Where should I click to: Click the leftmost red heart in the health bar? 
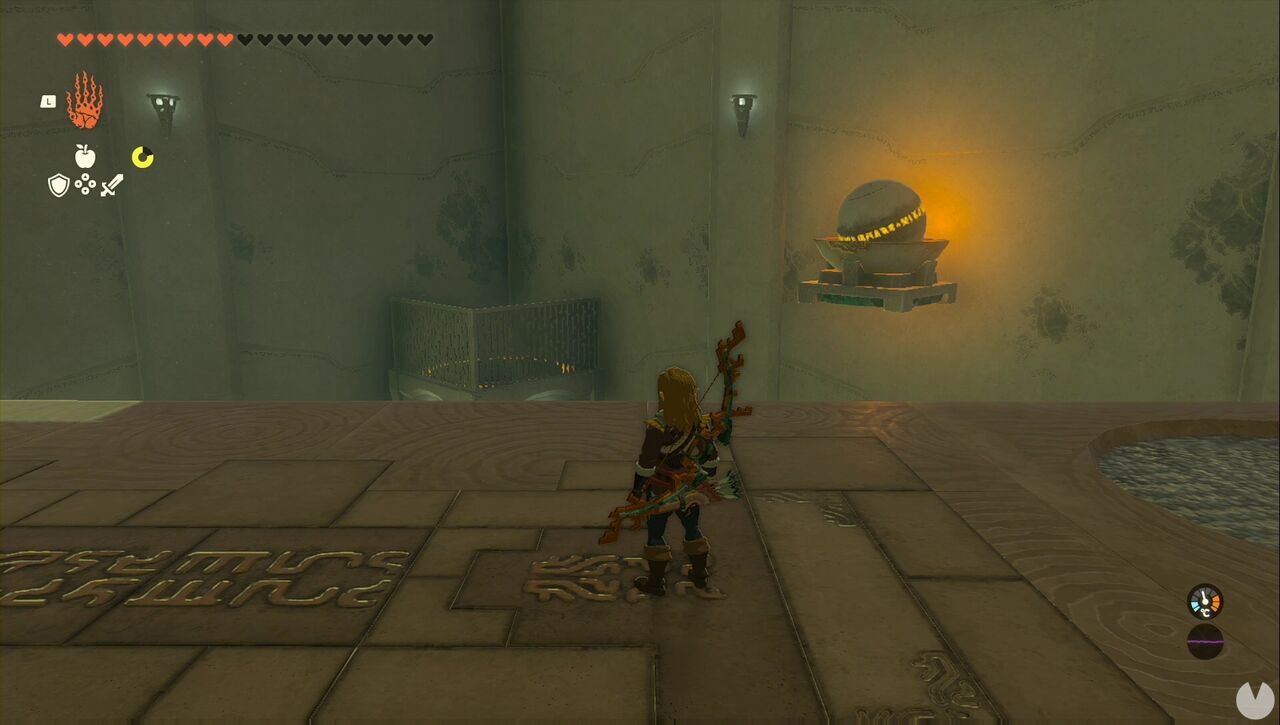coord(62,40)
